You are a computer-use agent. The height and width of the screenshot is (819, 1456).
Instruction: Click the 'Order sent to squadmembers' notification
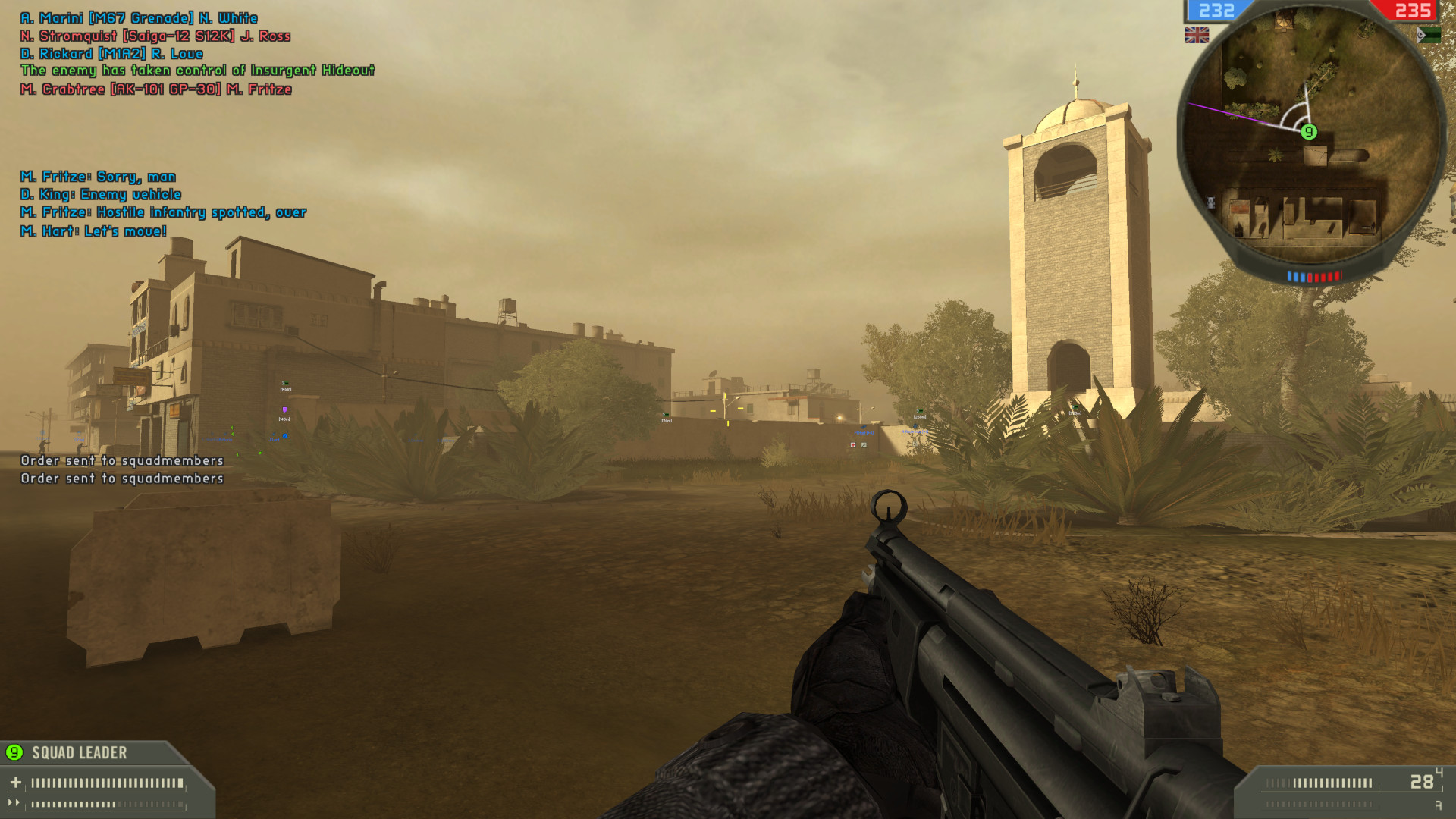click(121, 460)
